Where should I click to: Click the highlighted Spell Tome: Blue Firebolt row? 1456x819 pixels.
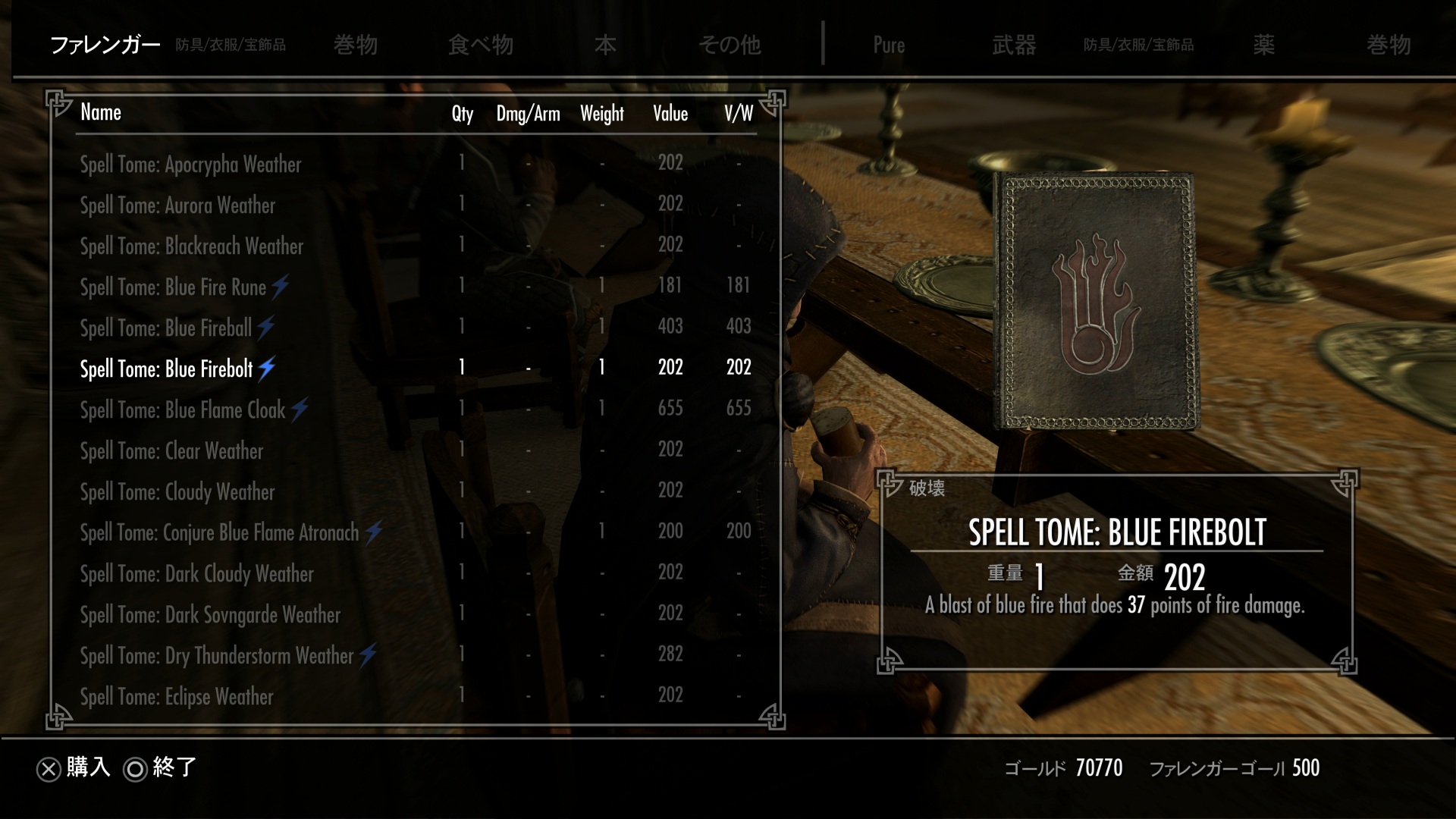pyautogui.click(x=167, y=369)
